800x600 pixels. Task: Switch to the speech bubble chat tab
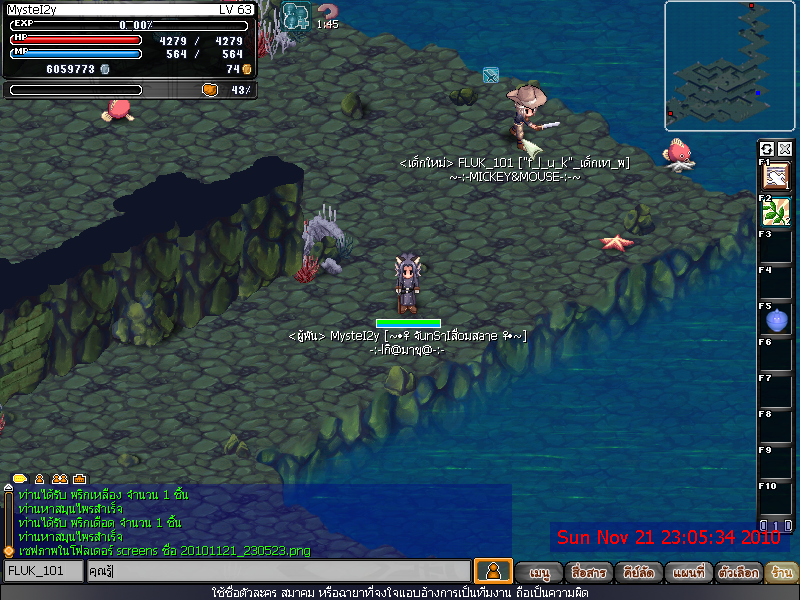19,479
